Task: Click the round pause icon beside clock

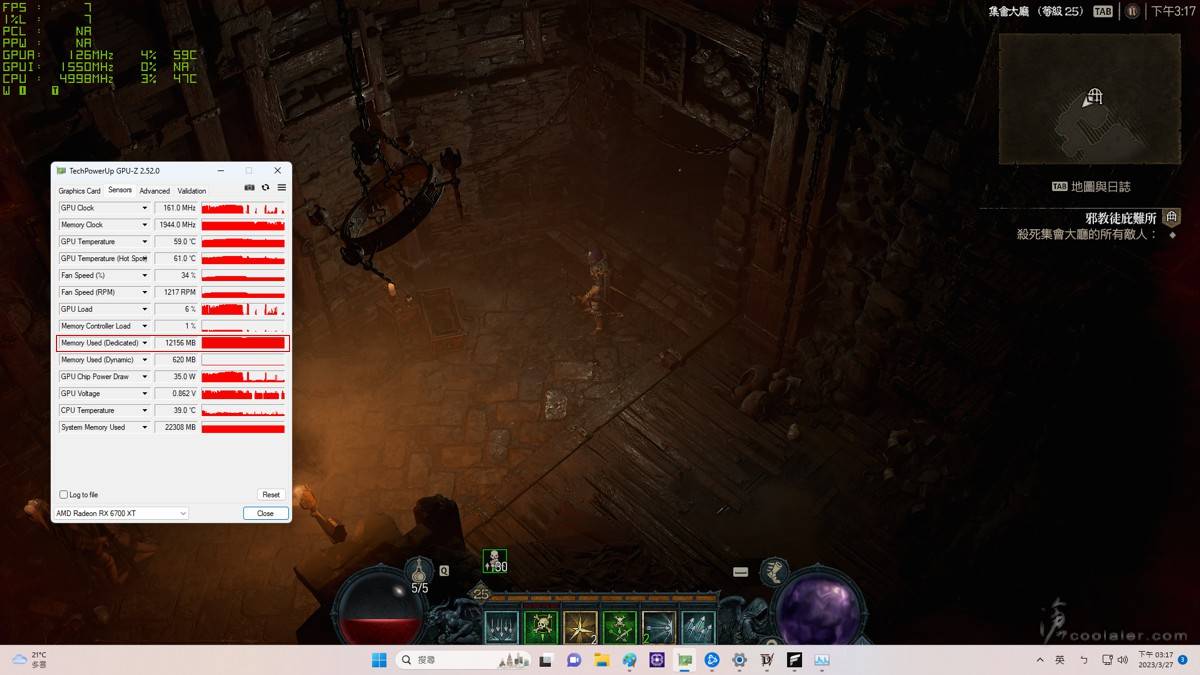Action: click(1132, 11)
